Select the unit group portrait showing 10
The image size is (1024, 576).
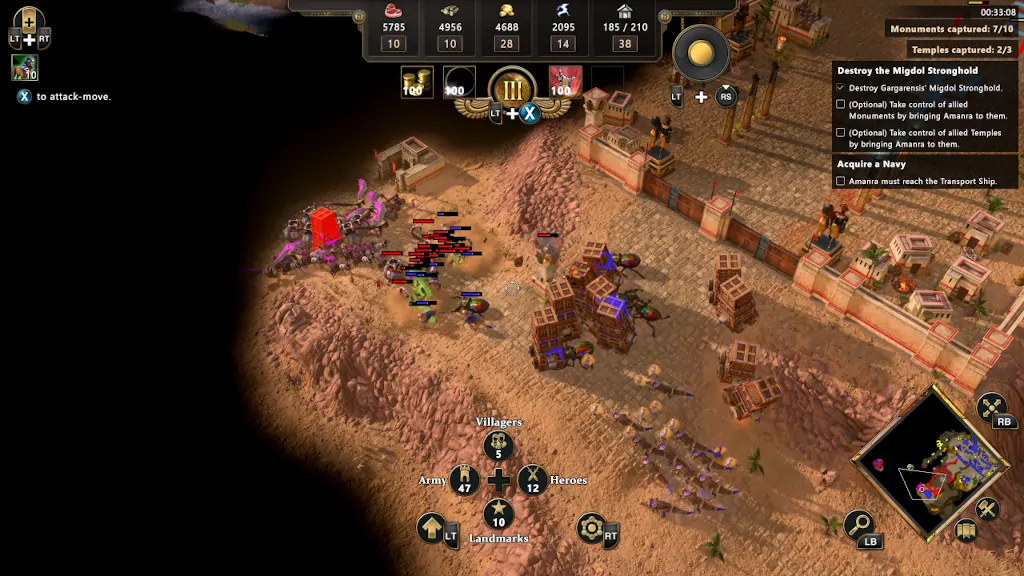point(25,68)
